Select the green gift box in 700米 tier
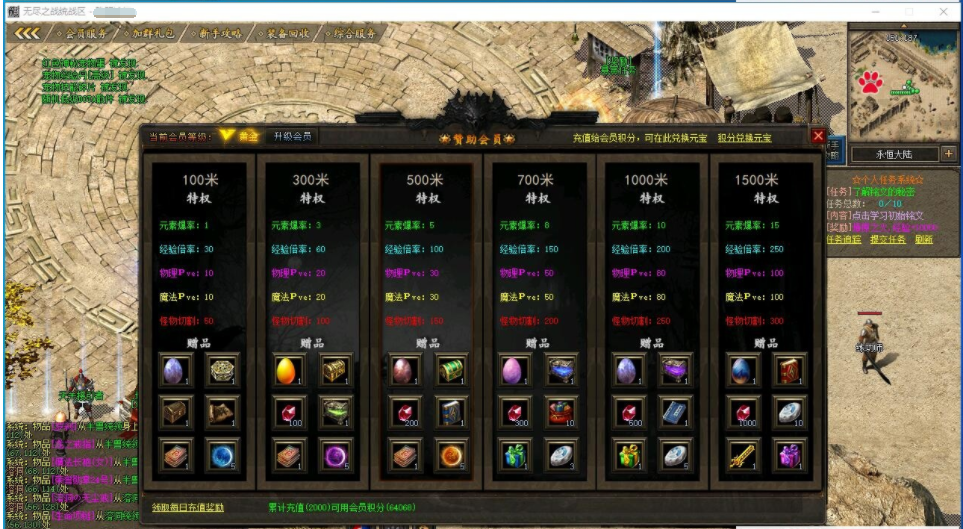 click(x=516, y=455)
